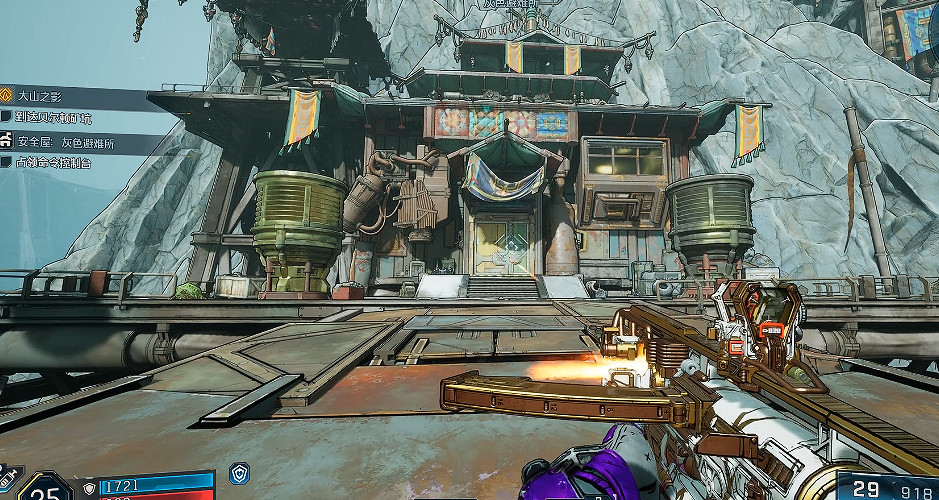Click the 到达贝尔顿矿坑 objective entry
The image size is (939, 500).
[x=54, y=117]
